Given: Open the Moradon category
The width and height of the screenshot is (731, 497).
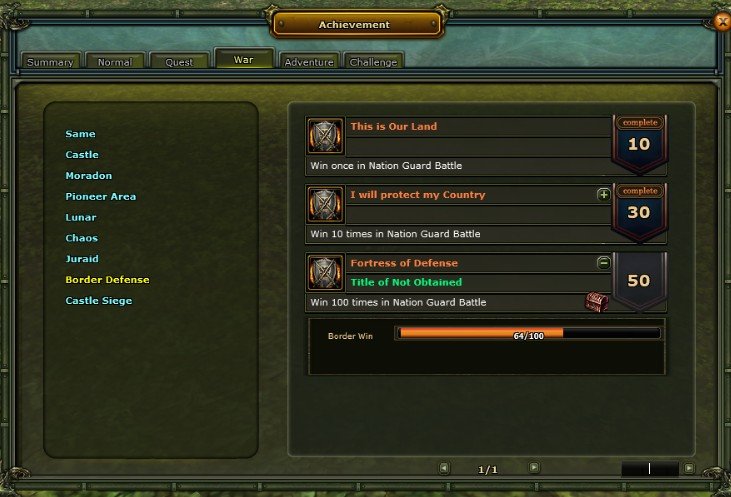Looking at the screenshot, I should [89, 176].
